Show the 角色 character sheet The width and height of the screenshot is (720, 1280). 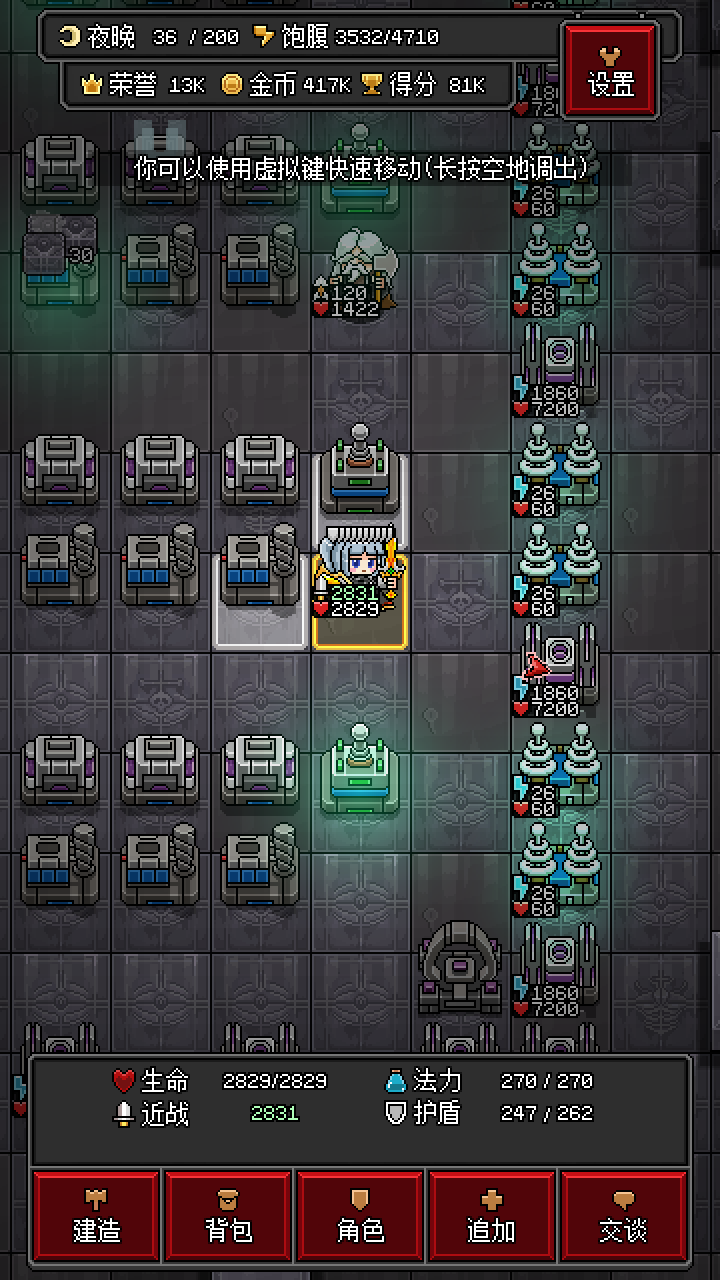[x=361, y=1216]
